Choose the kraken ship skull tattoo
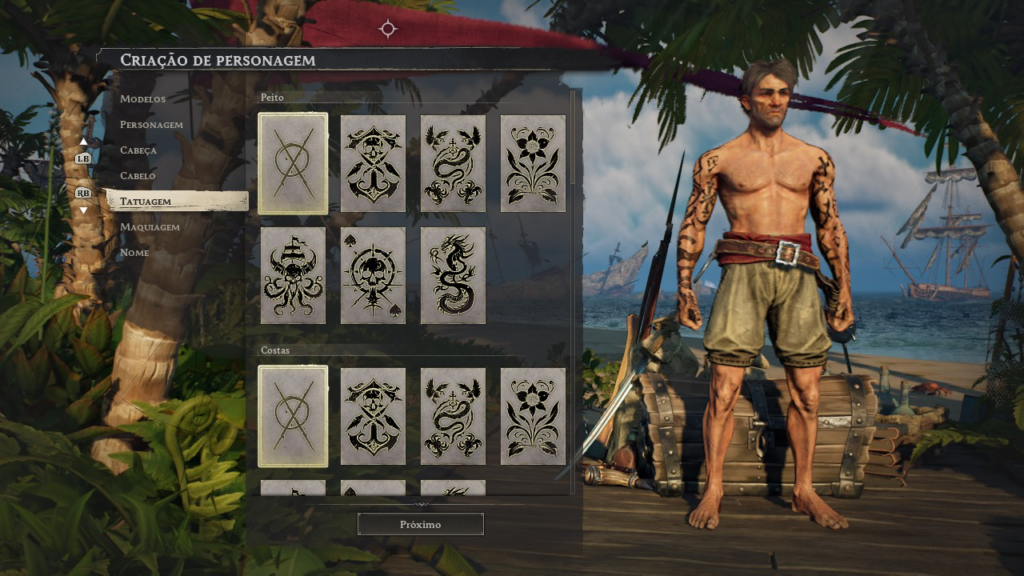The height and width of the screenshot is (576, 1024). [x=293, y=275]
